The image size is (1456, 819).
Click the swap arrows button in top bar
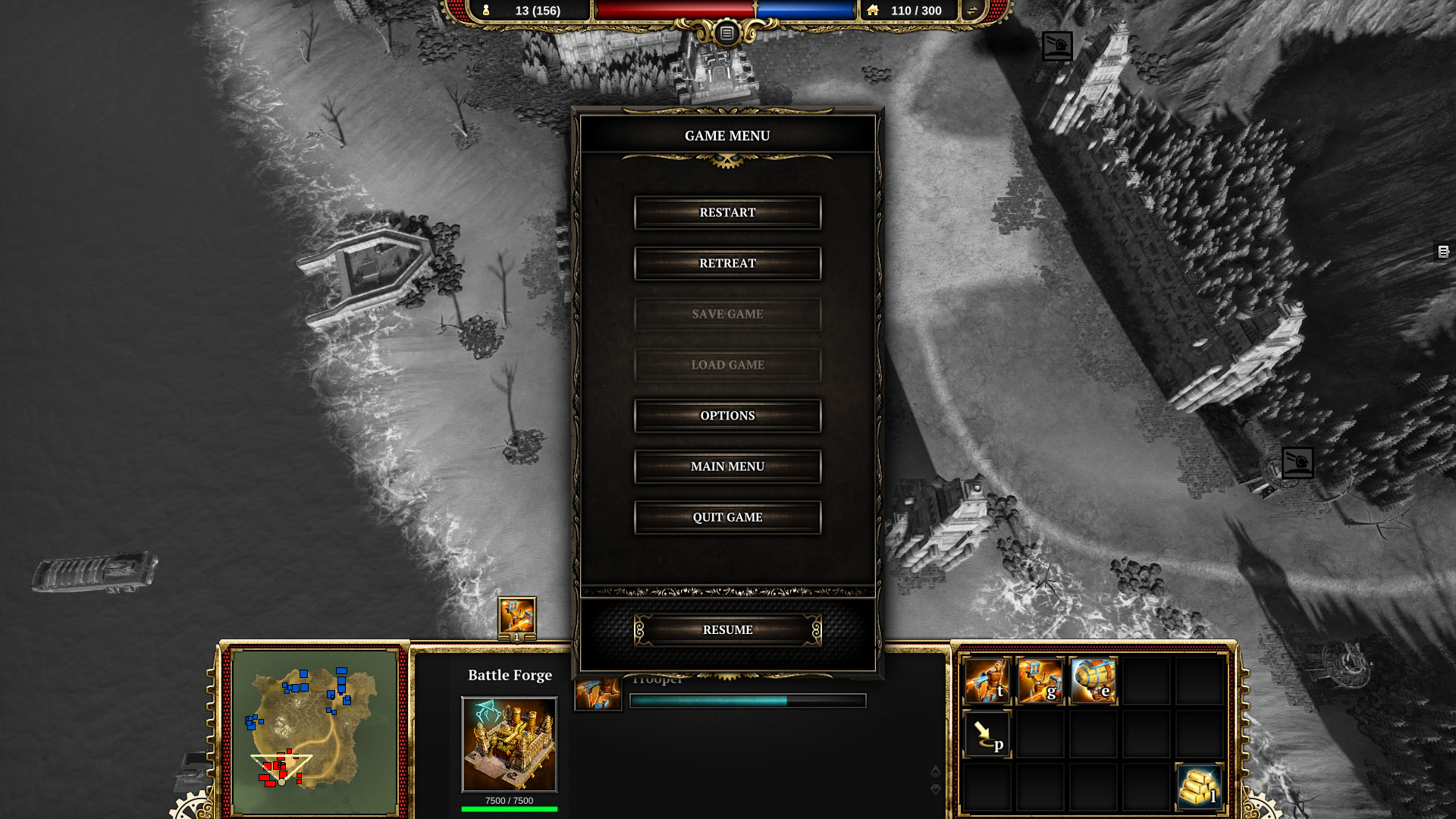coord(971,11)
